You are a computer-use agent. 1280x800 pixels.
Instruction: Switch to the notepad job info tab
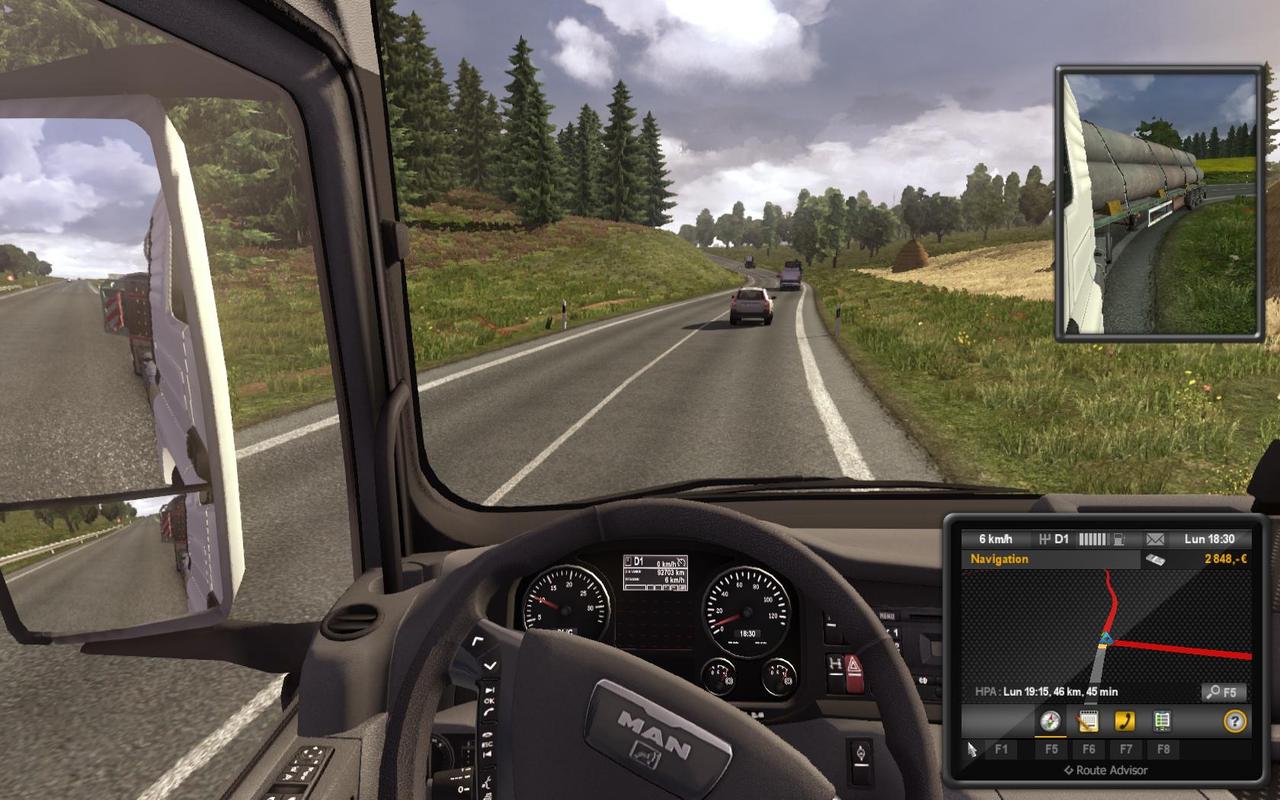click(x=1087, y=720)
